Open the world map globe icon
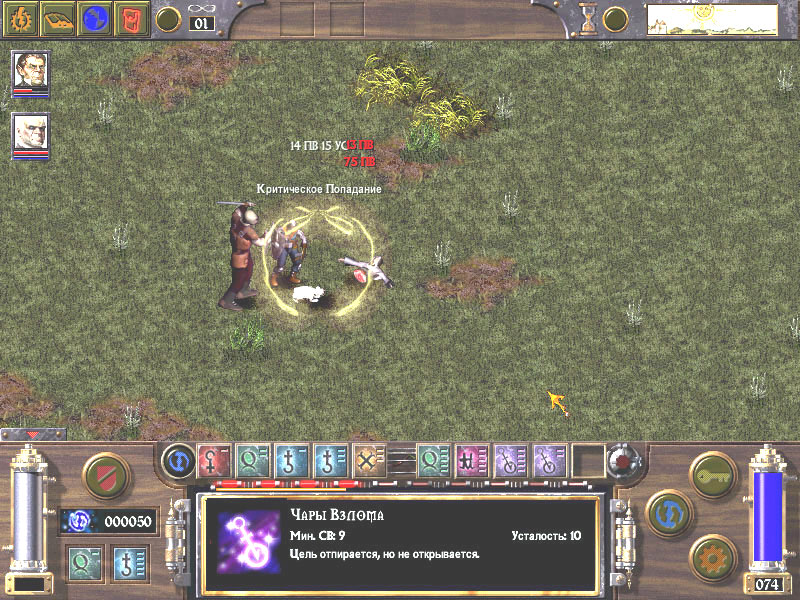 95,17
